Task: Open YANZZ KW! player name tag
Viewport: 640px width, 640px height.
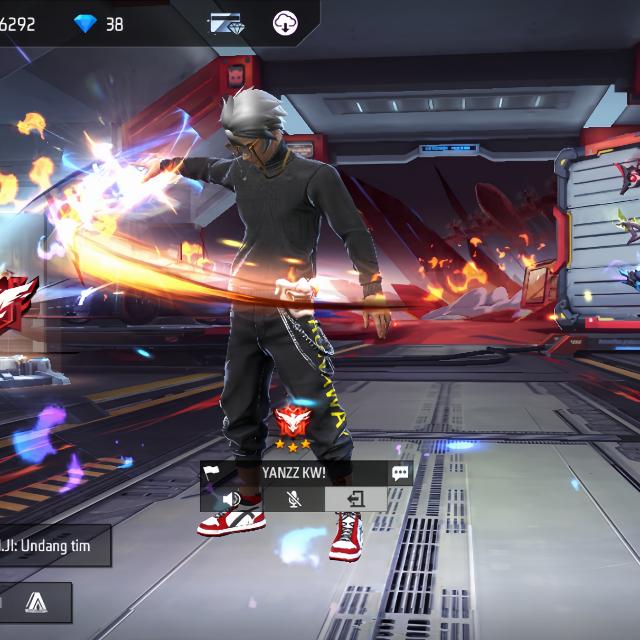Action: coord(295,473)
